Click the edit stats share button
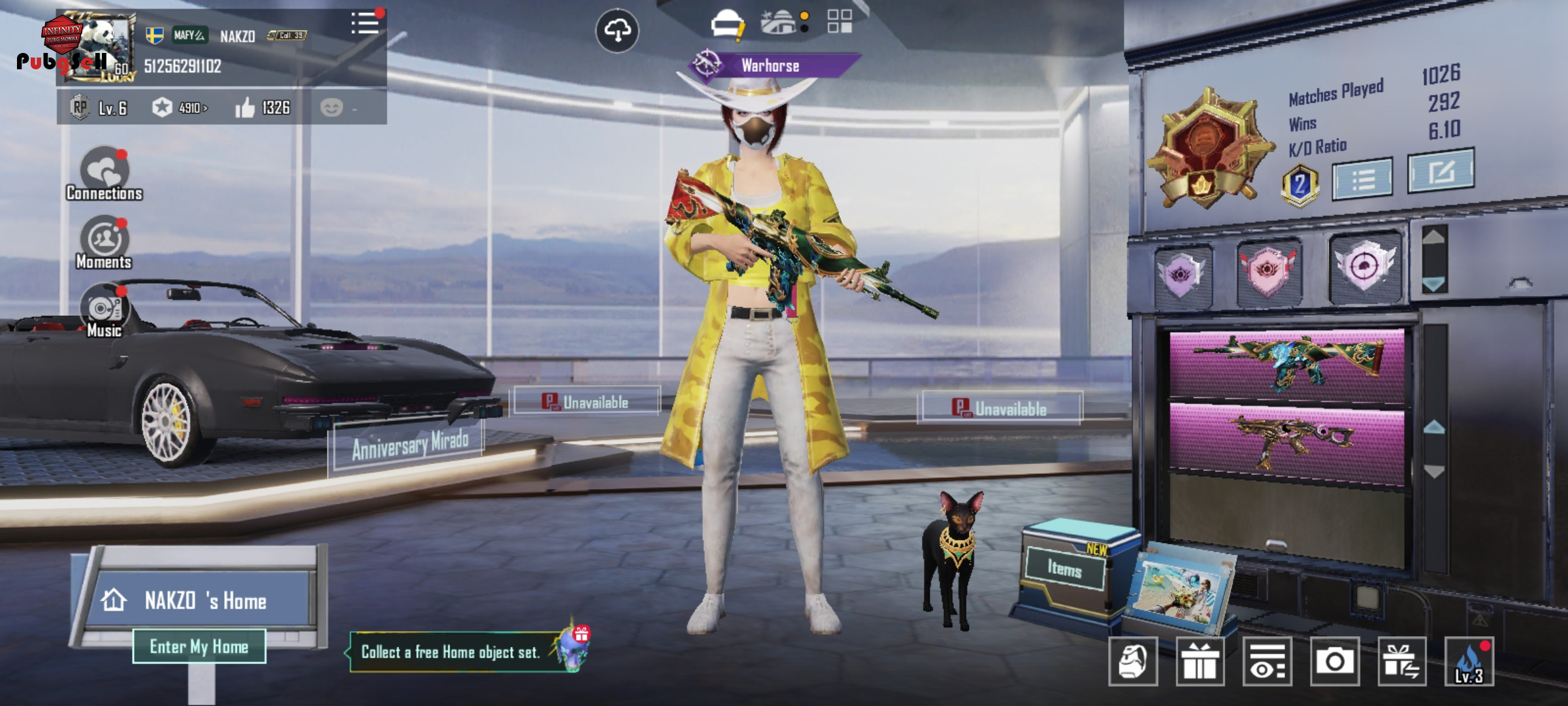The height and width of the screenshot is (706, 1568). coord(1441,171)
